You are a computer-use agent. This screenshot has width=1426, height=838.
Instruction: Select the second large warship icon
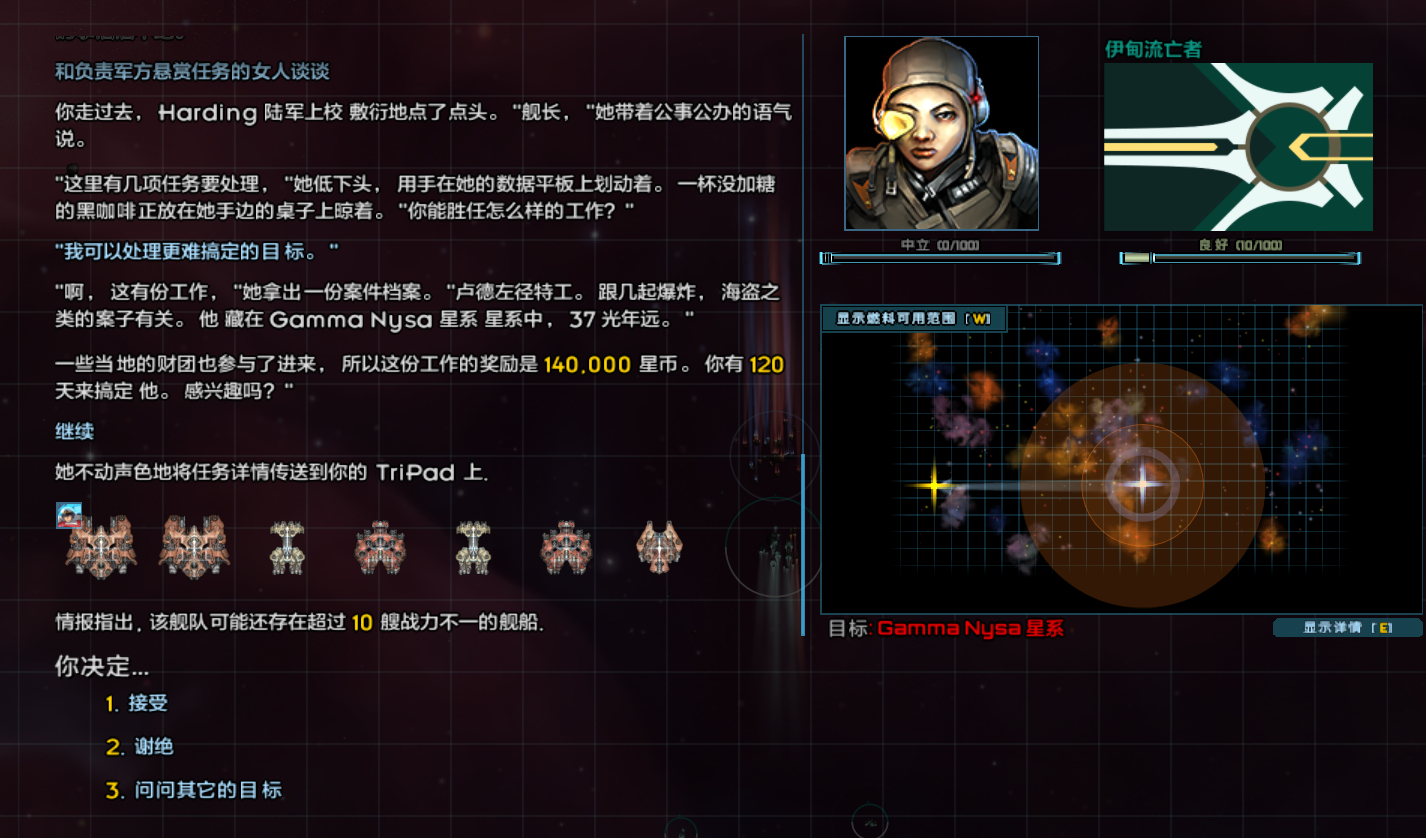(x=192, y=547)
